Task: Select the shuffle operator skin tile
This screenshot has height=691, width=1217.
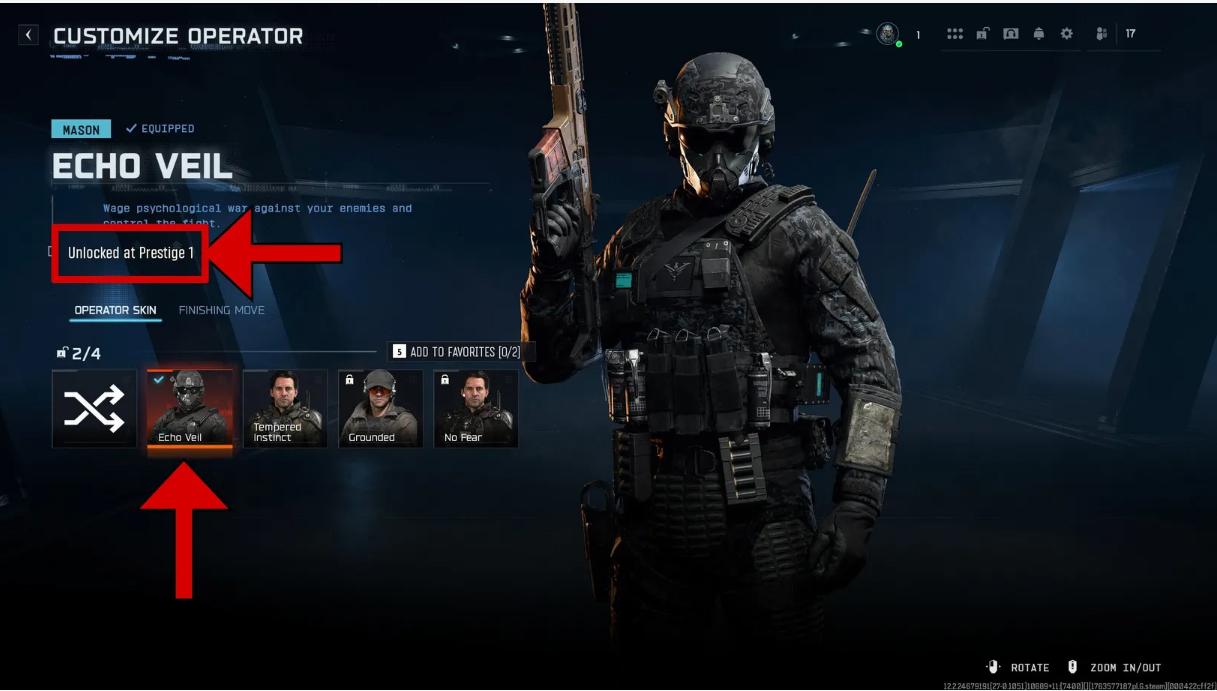Action: [x=94, y=408]
